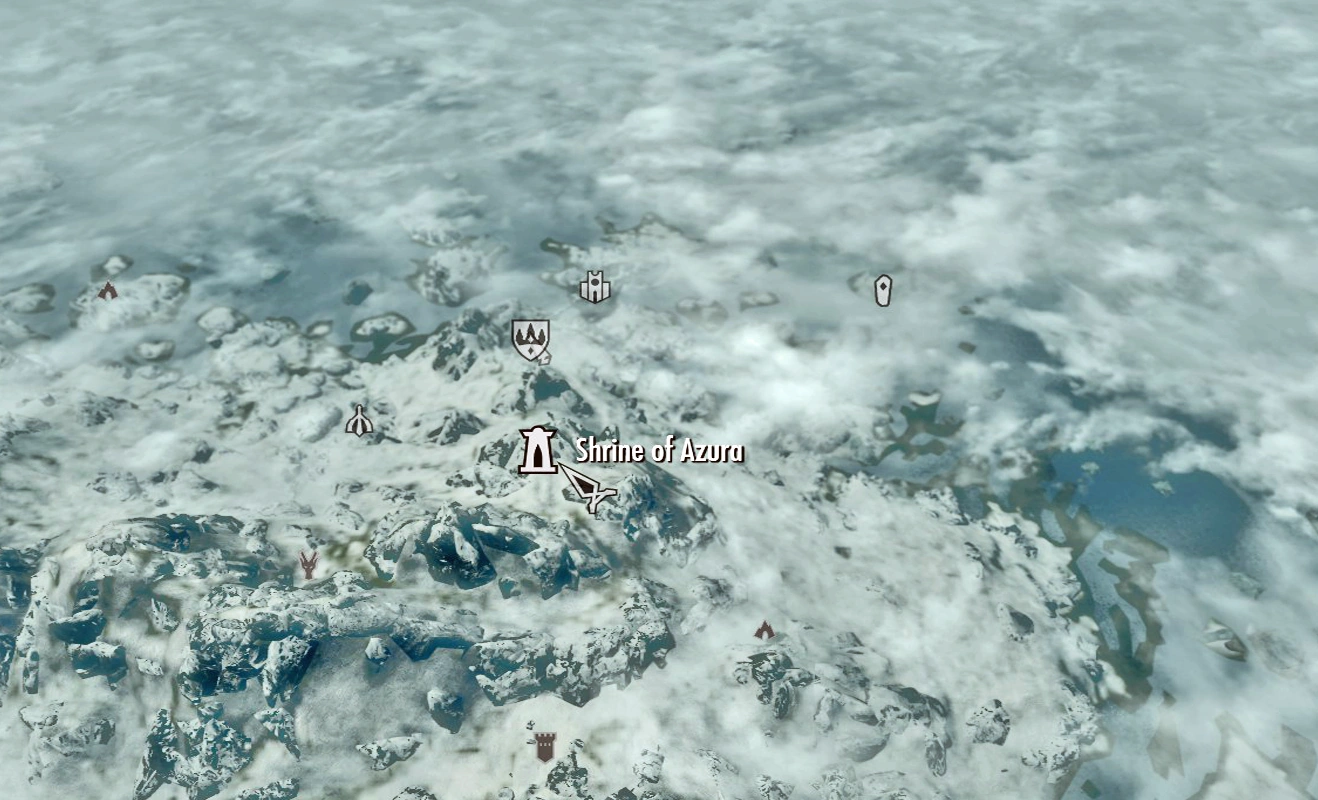The height and width of the screenshot is (800, 1318).
Task: Click the claw-shaped location marker west of Winterhold
Action: pos(359,418)
